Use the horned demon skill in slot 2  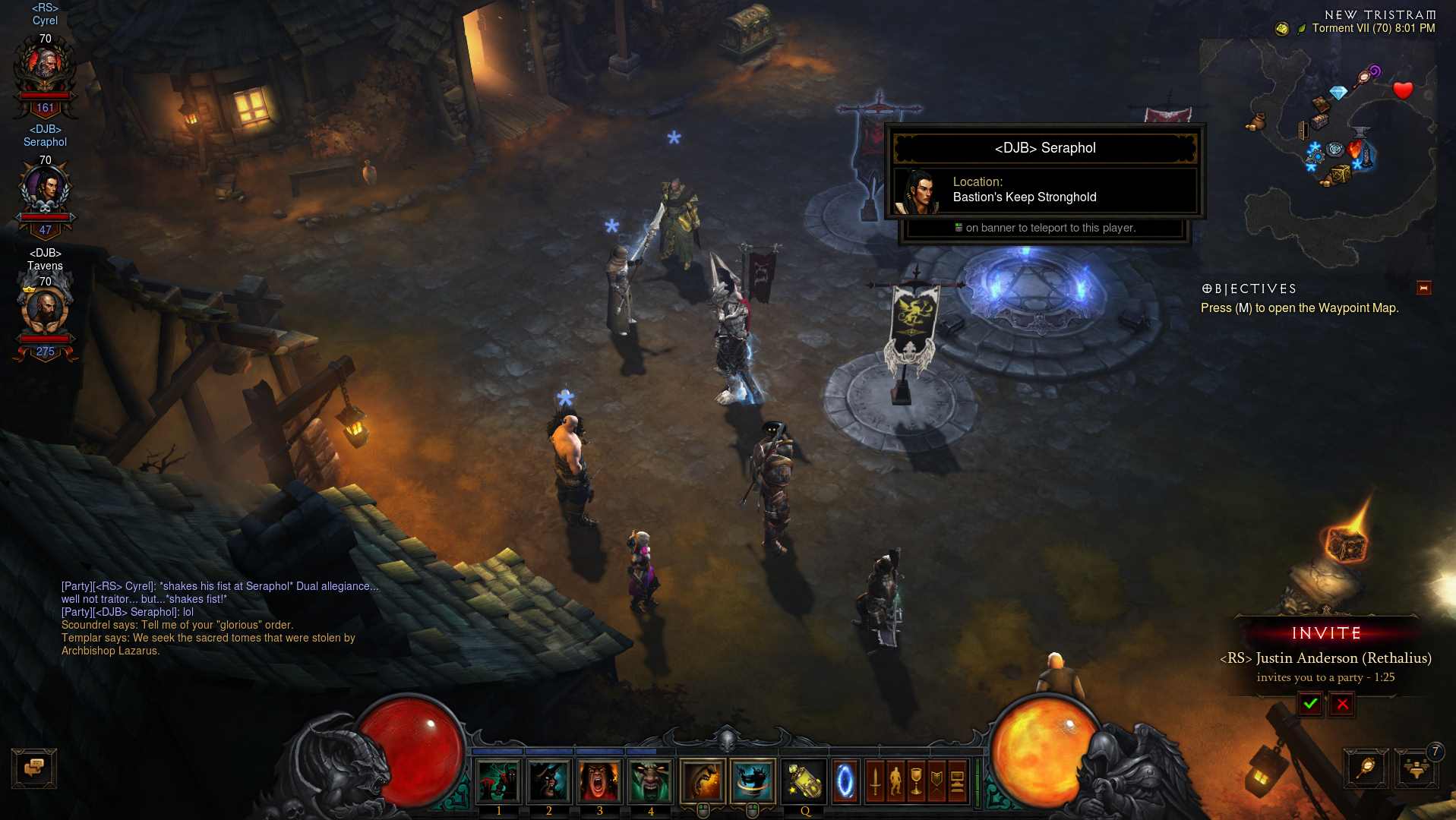pos(548,781)
